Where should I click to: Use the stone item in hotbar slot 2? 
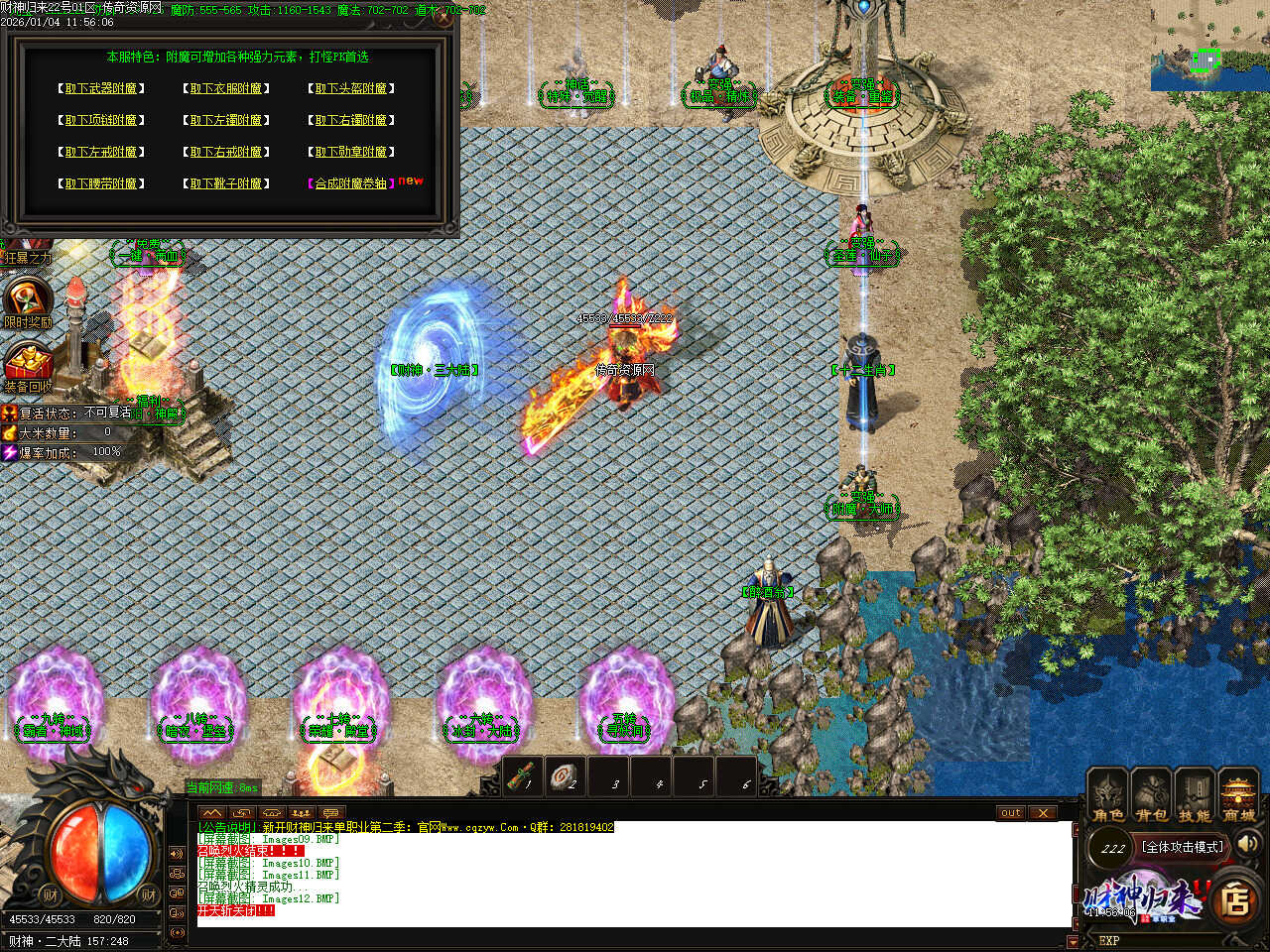click(566, 776)
